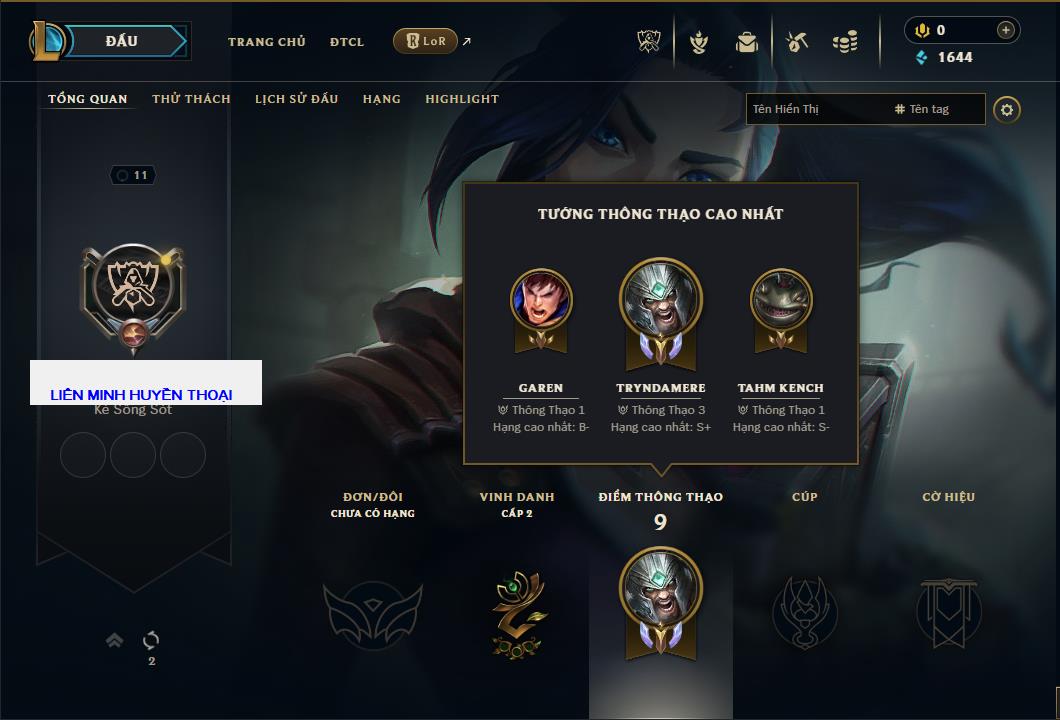Launch the LoR external link
Viewport: 1060px width, 720px height.
point(426,41)
